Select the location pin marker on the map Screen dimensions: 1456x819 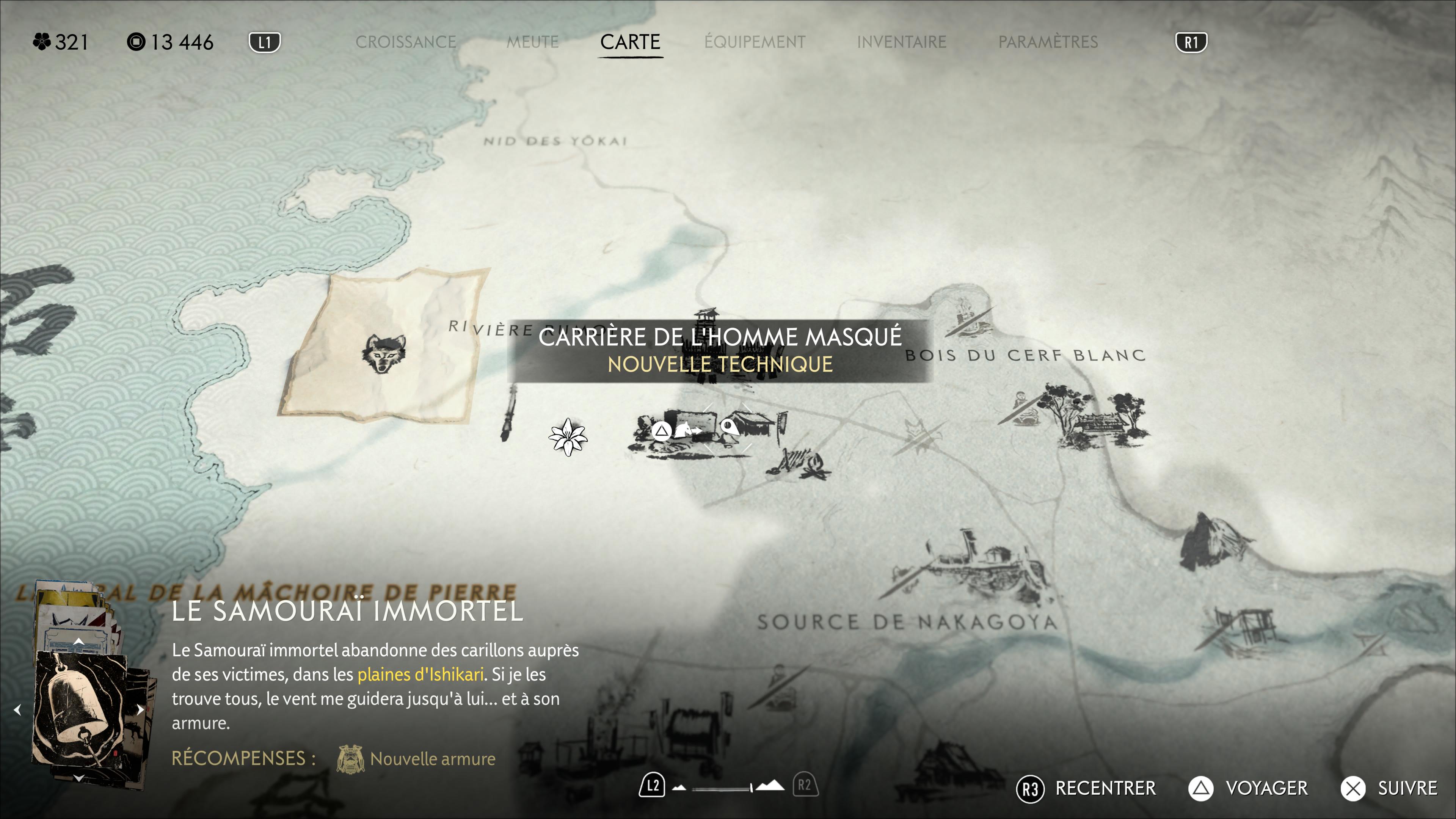[730, 428]
